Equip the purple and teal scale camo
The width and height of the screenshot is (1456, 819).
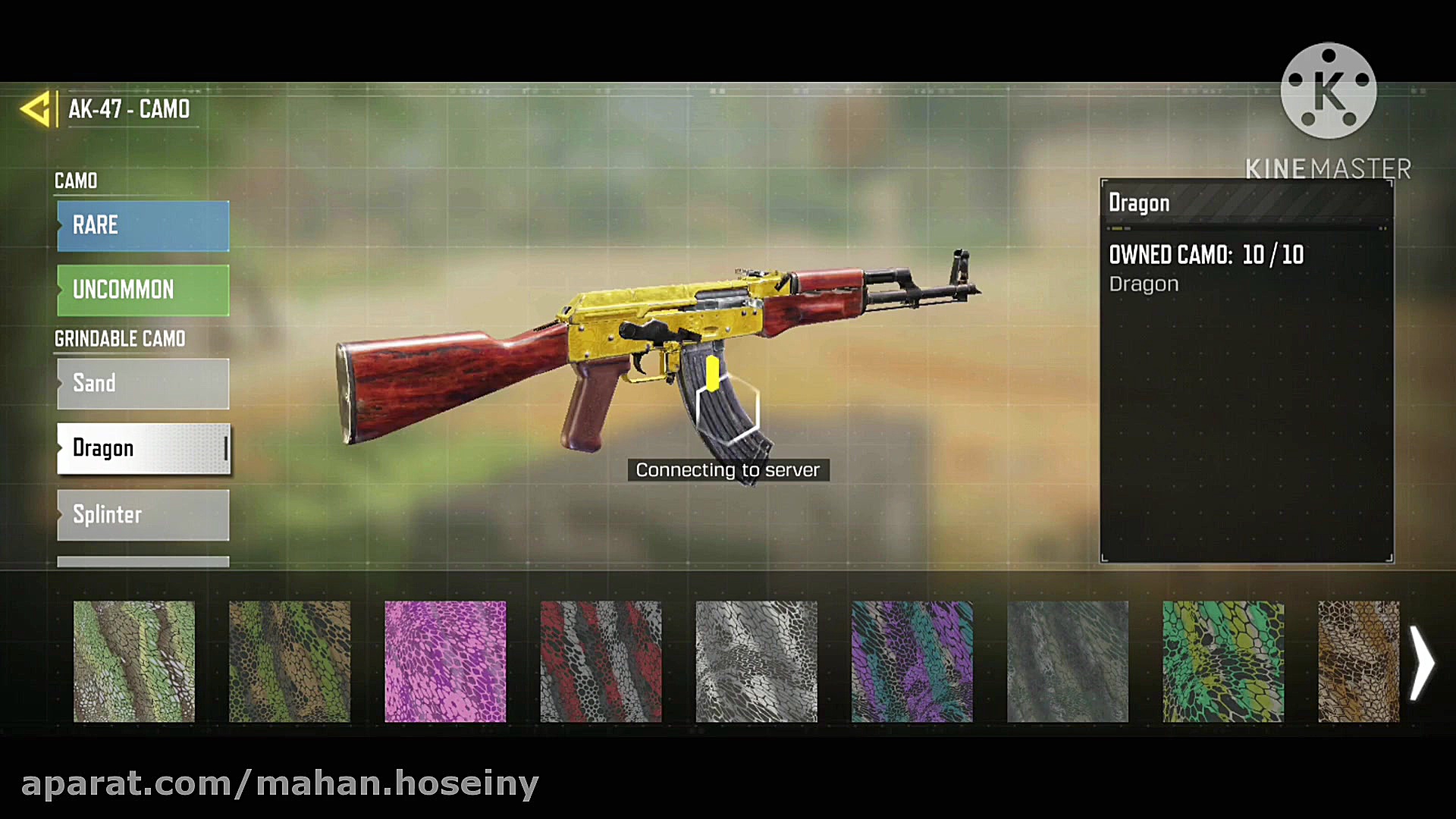tap(912, 661)
